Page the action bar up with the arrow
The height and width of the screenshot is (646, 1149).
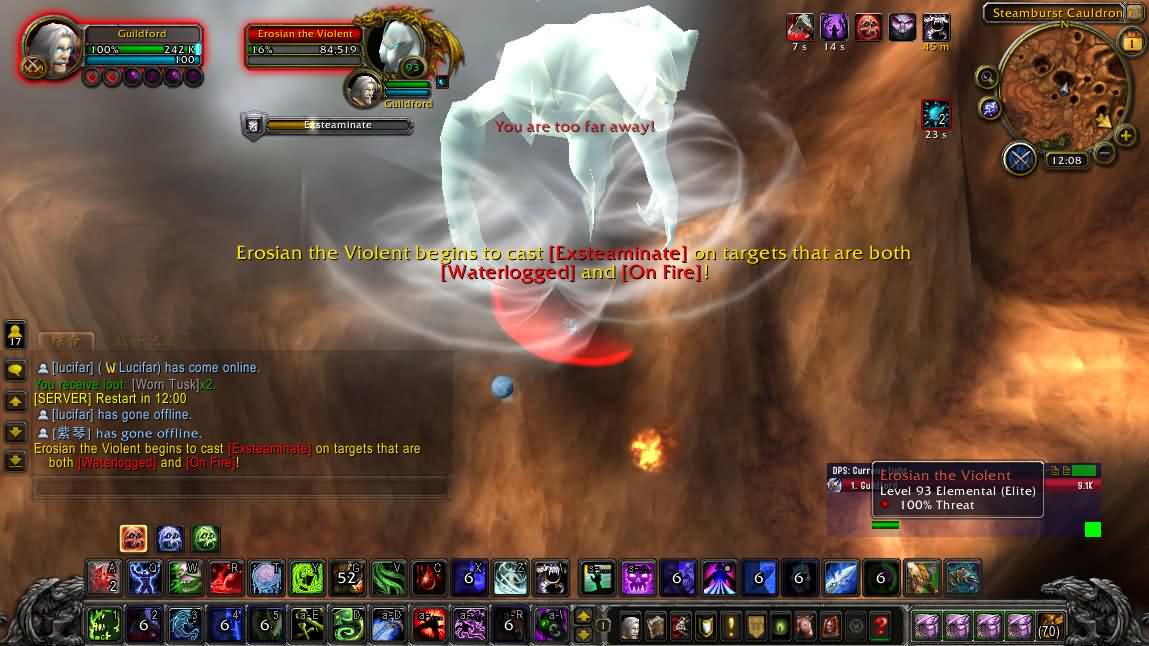[x=583, y=616]
